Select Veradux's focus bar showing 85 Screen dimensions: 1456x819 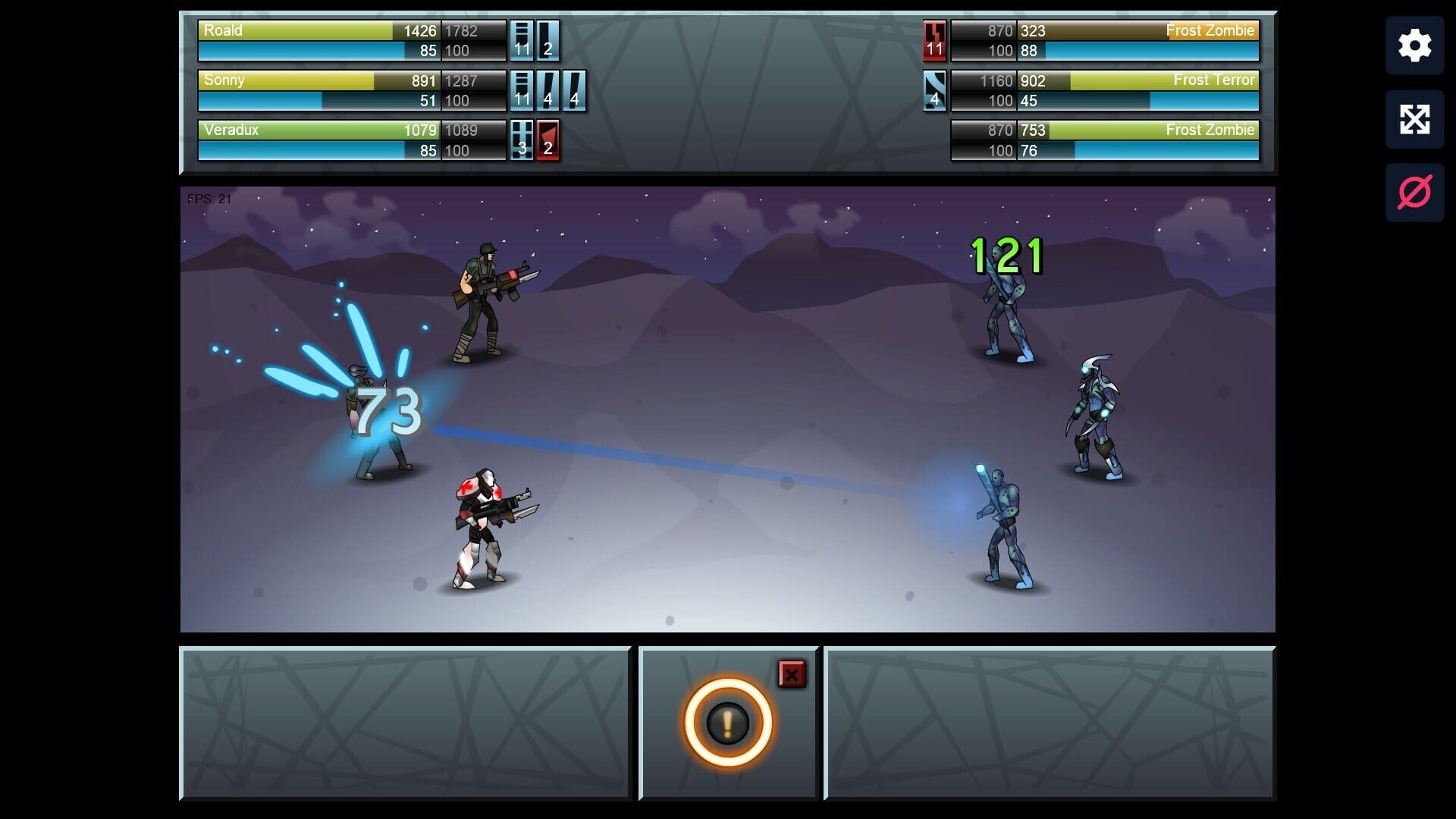(x=318, y=150)
